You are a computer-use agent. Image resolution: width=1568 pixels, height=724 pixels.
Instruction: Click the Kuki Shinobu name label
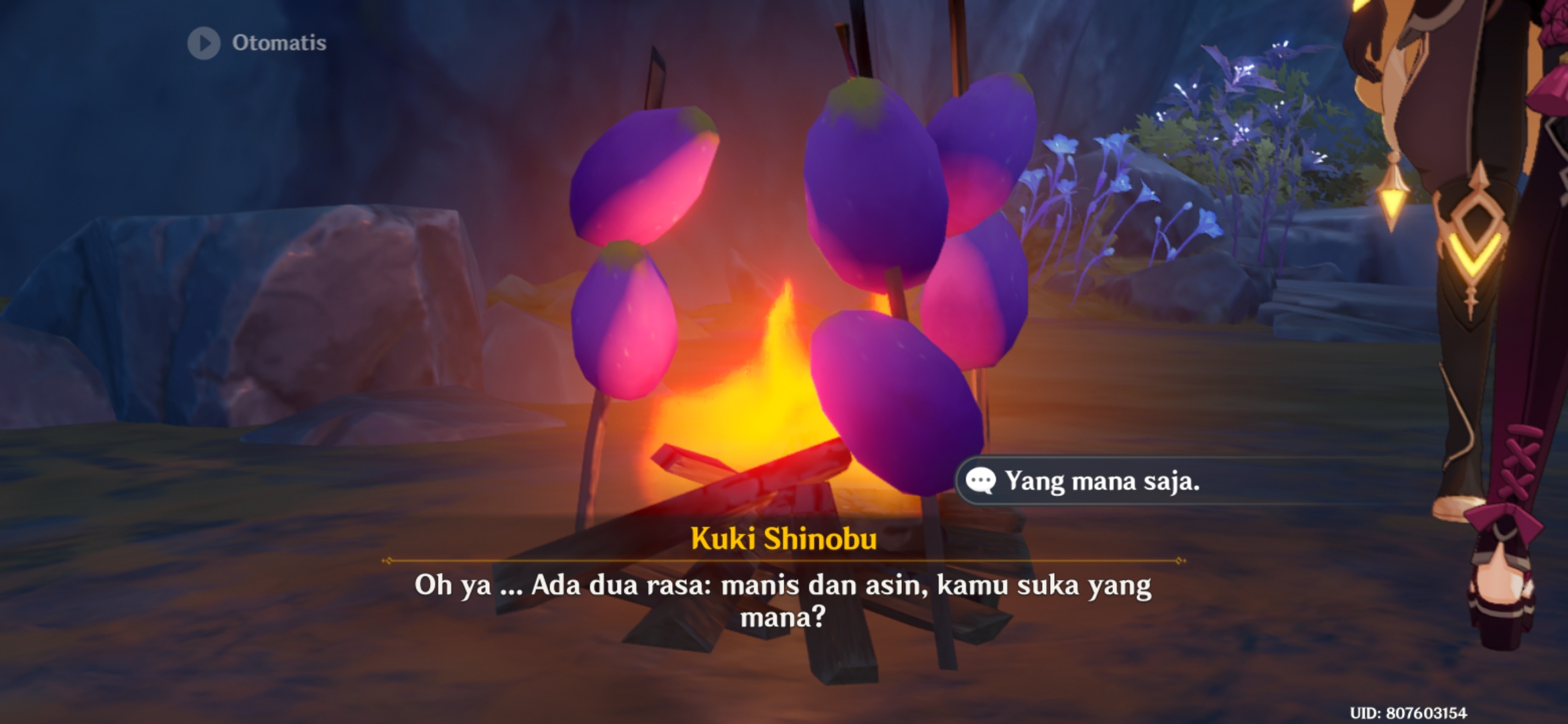click(784, 537)
